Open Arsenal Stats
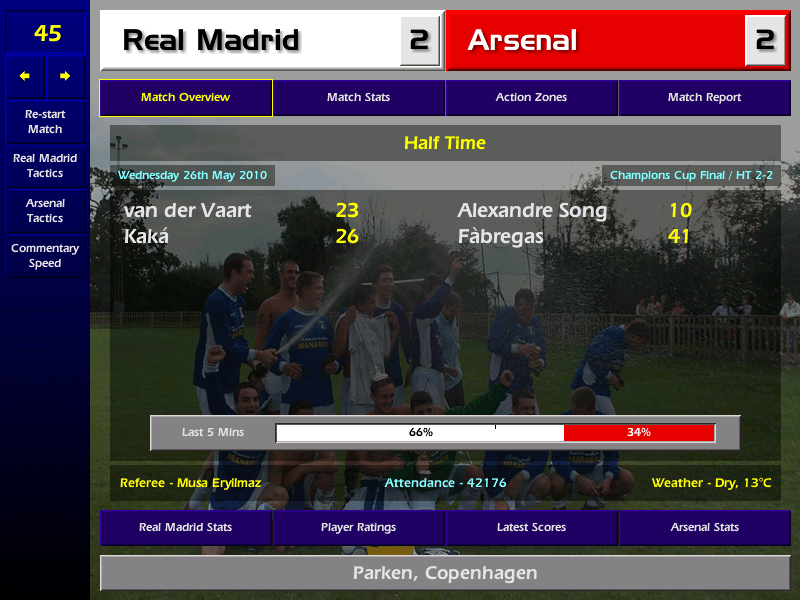 (704, 527)
